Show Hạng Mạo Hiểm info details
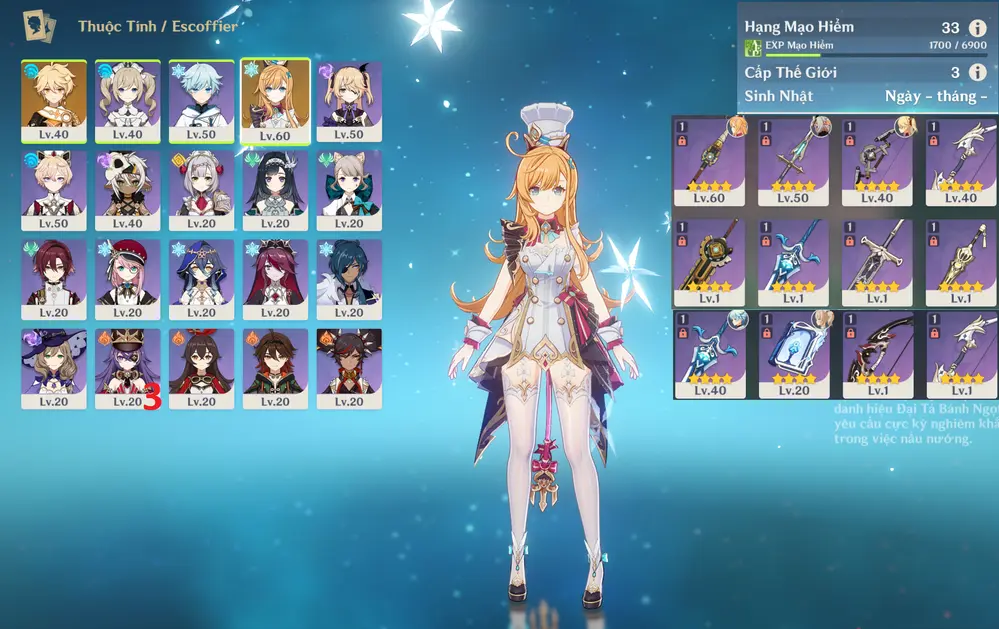Viewport: 999px width, 629px height. pos(977,28)
